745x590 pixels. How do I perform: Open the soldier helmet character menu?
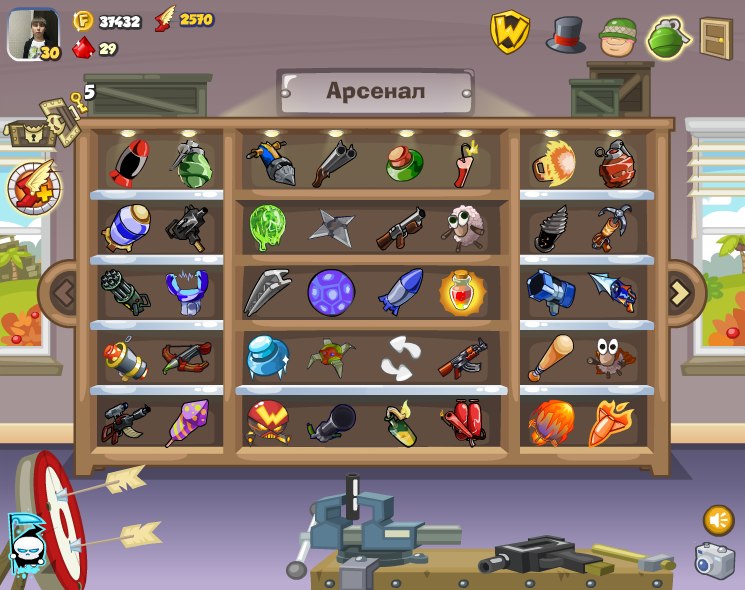pos(618,36)
